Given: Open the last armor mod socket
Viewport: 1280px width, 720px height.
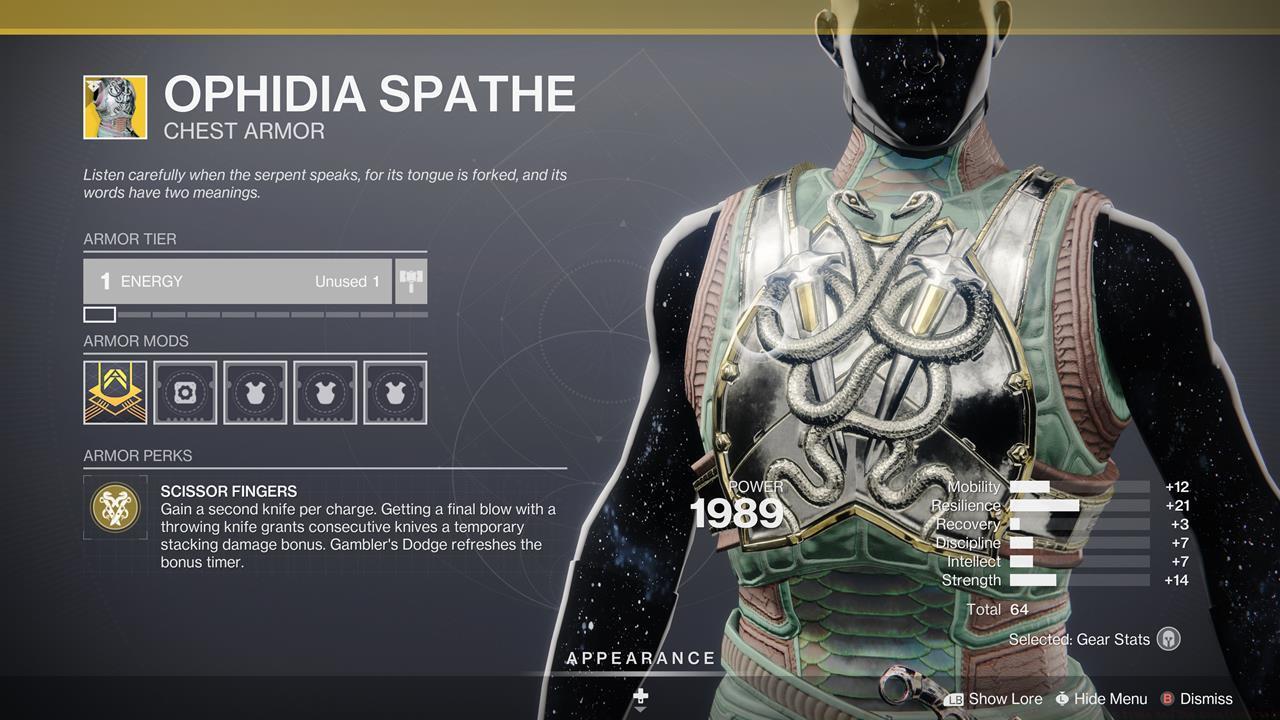Looking at the screenshot, I should pos(395,392).
